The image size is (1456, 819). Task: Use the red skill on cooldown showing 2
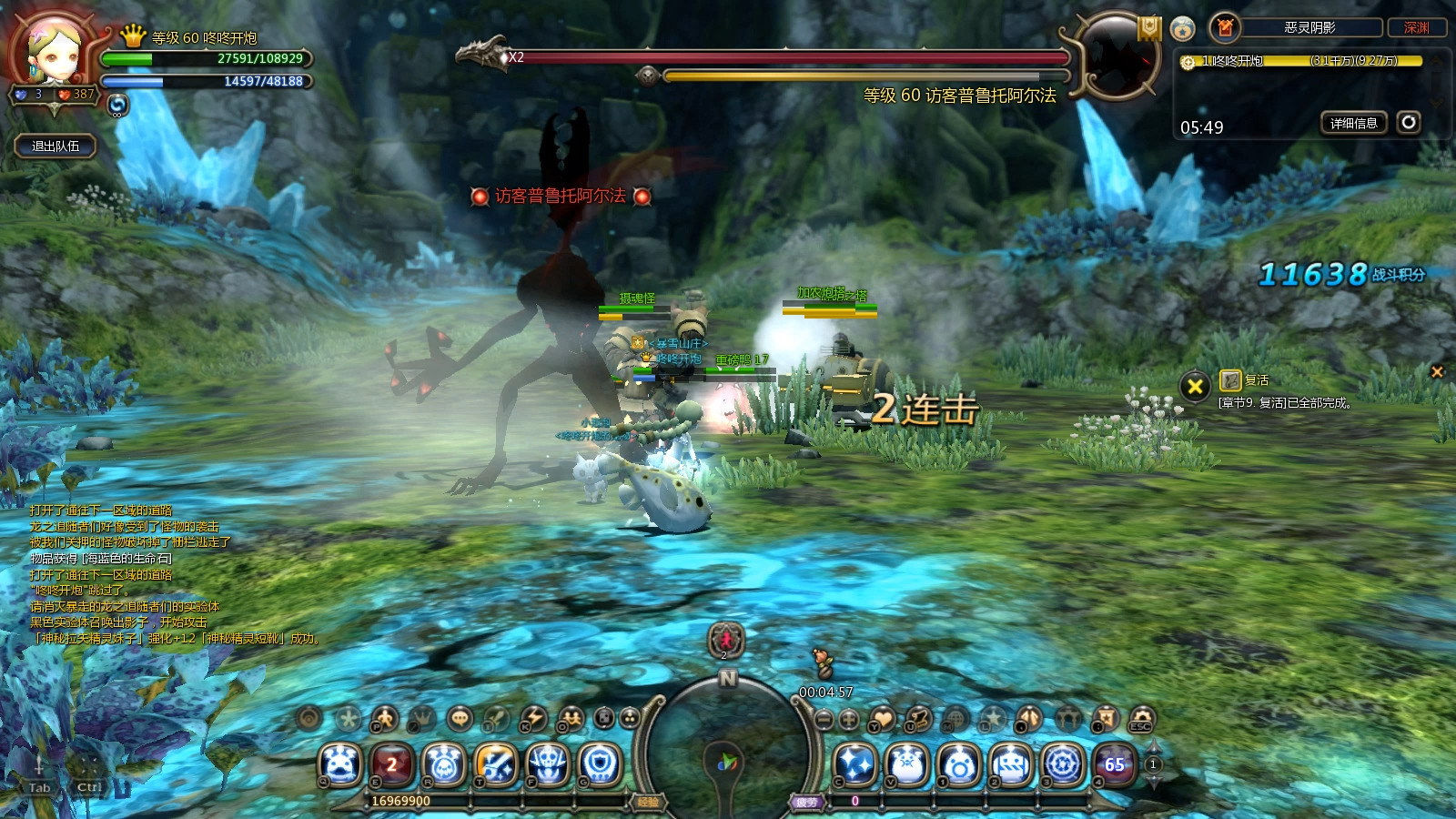click(392, 764)
